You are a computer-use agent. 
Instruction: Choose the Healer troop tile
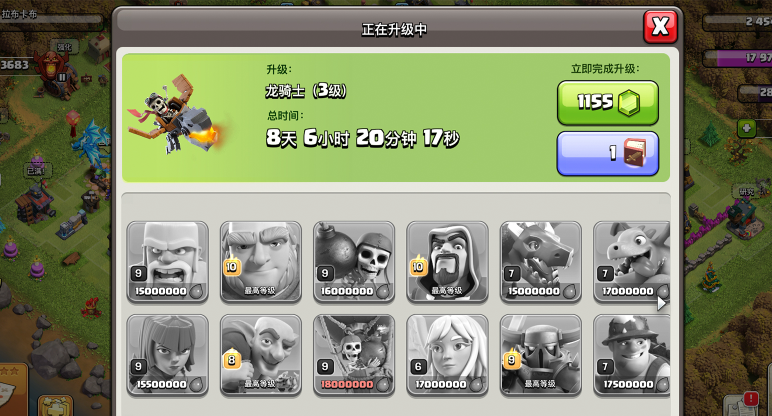click(448, 354)
